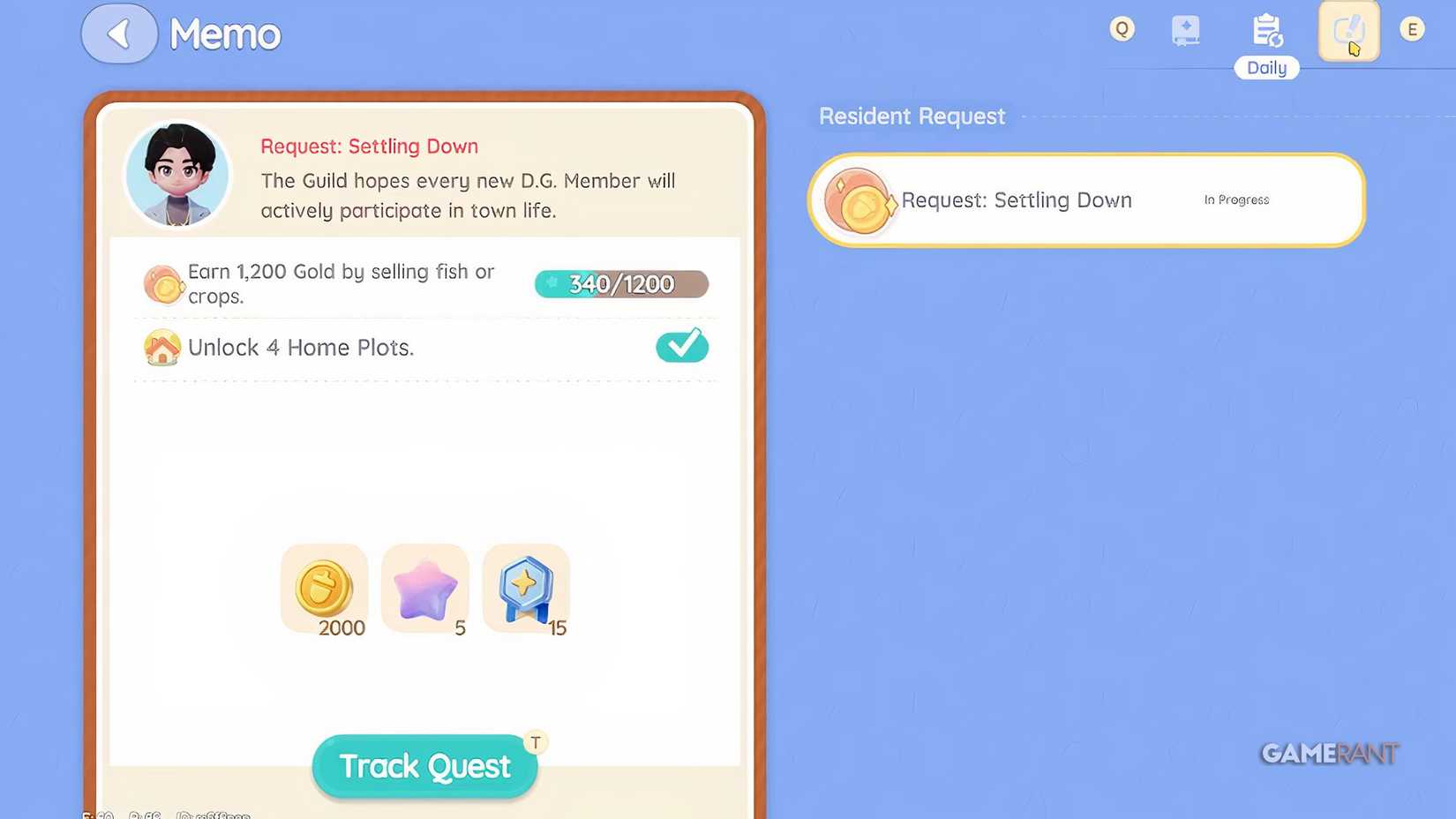The width and height of the screenshot is (1456, 819).
Task: Open the Q circular icon in top bar
Action: coord(1122,28)
